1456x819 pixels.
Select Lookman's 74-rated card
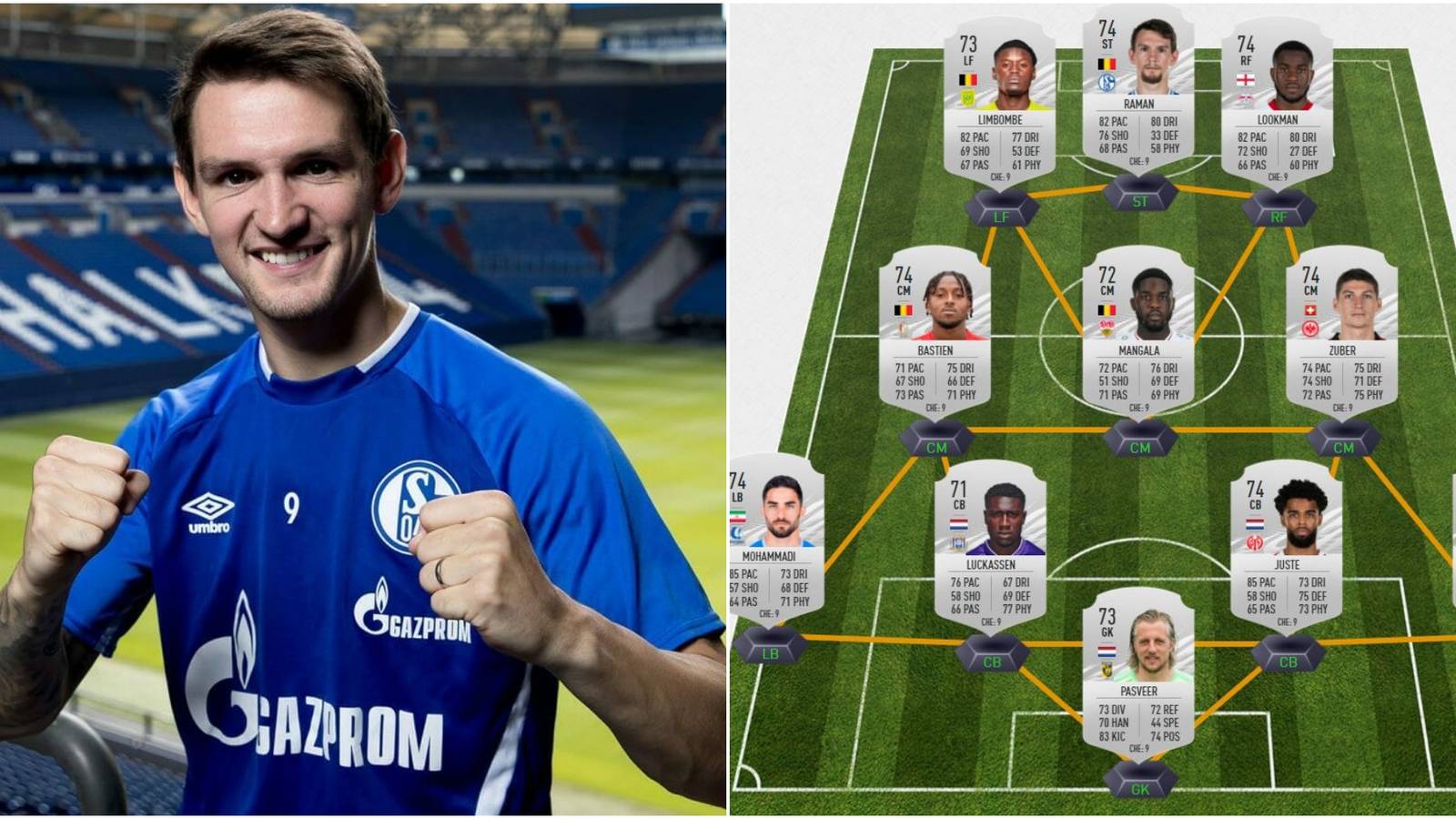pos(1279,100)
